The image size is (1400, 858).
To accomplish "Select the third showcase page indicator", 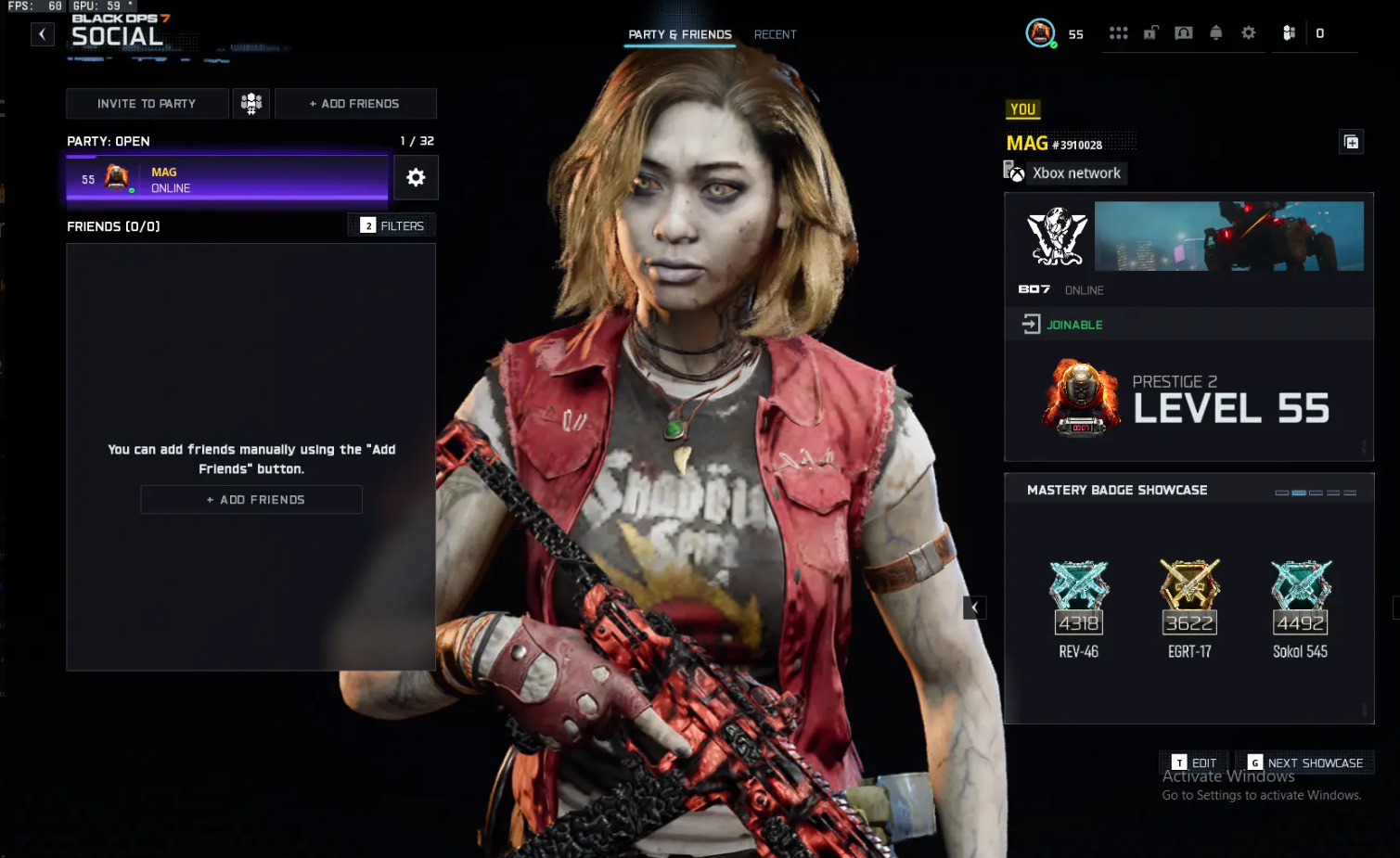I will pyautogui.click(x=1317, y=493).
